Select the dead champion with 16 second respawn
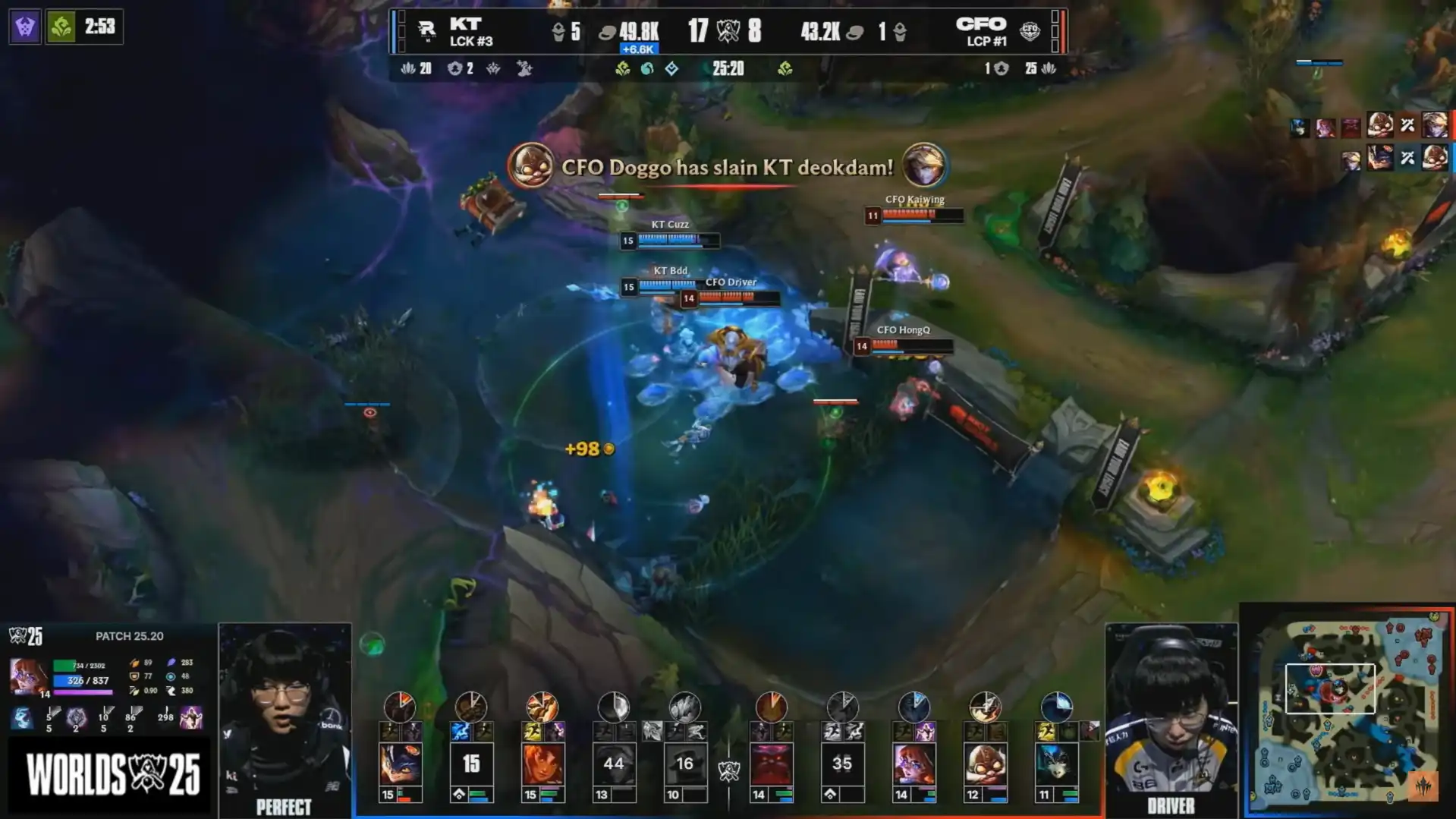Image resolution: width=1456 pixels, height=819 pixels. click(x=684, y=764)
